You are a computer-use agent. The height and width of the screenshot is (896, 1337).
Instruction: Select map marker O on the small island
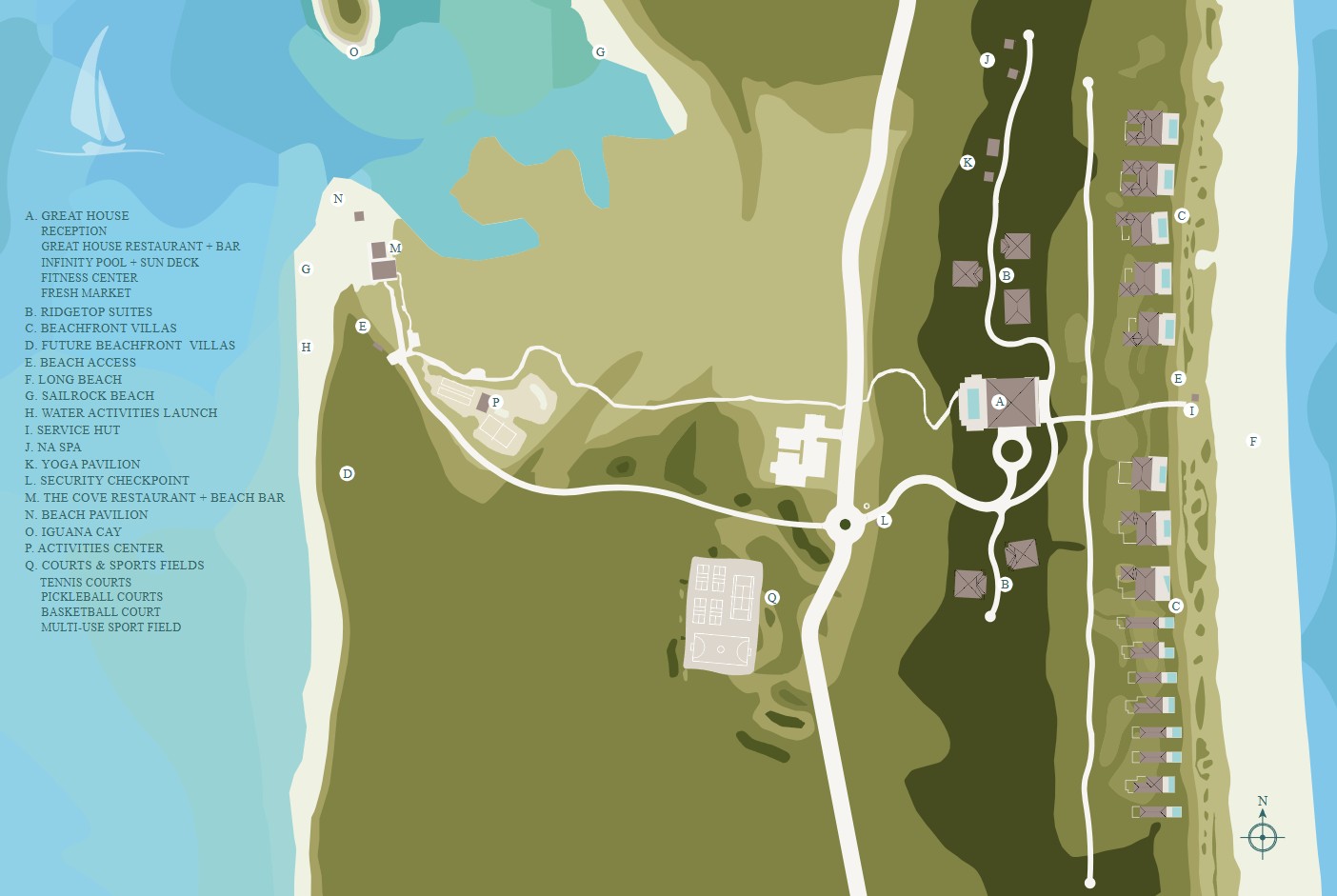pos(354,52)
